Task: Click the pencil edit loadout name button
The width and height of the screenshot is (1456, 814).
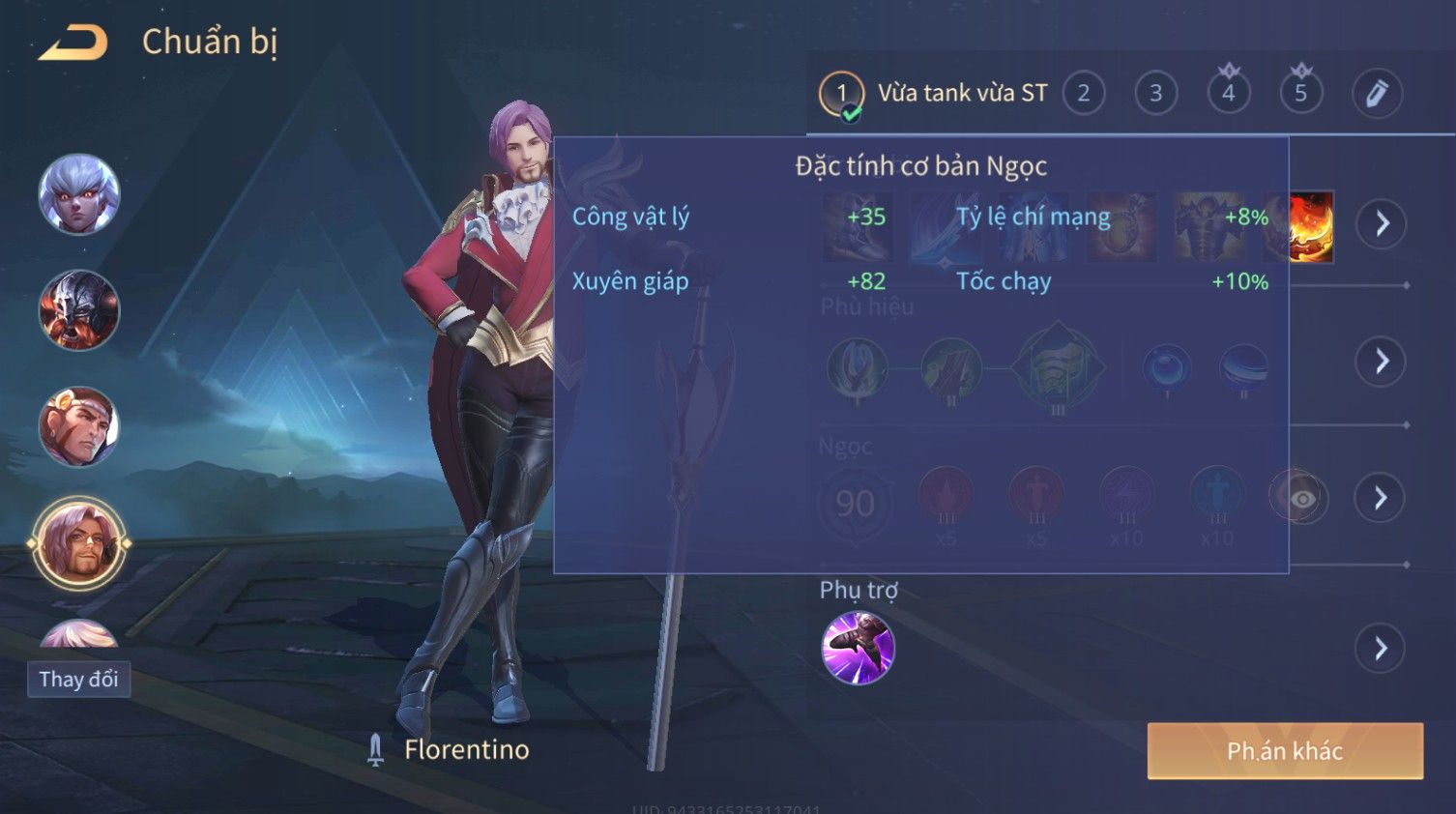Action: [x=1376, y=94]
